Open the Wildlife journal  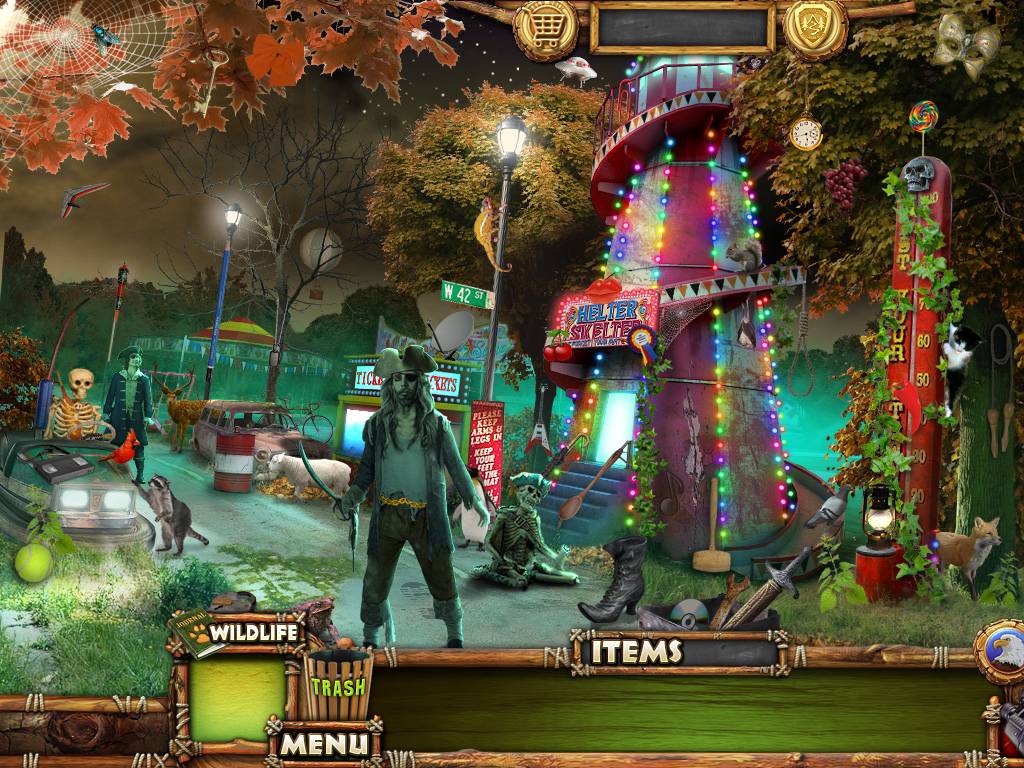[x=238, y=633]
